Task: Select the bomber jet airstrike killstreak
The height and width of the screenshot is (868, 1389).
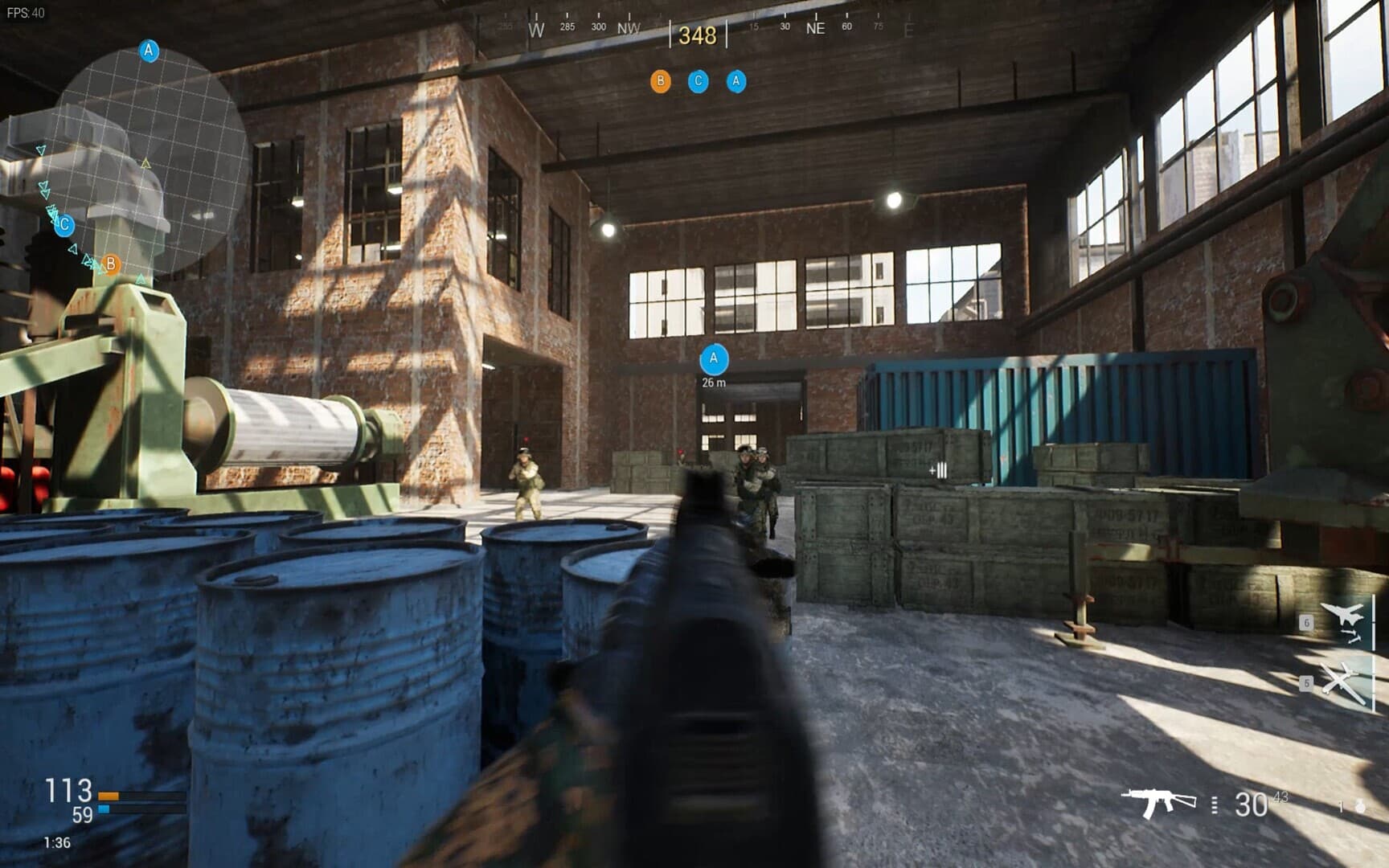Action: coord(1344,620)
